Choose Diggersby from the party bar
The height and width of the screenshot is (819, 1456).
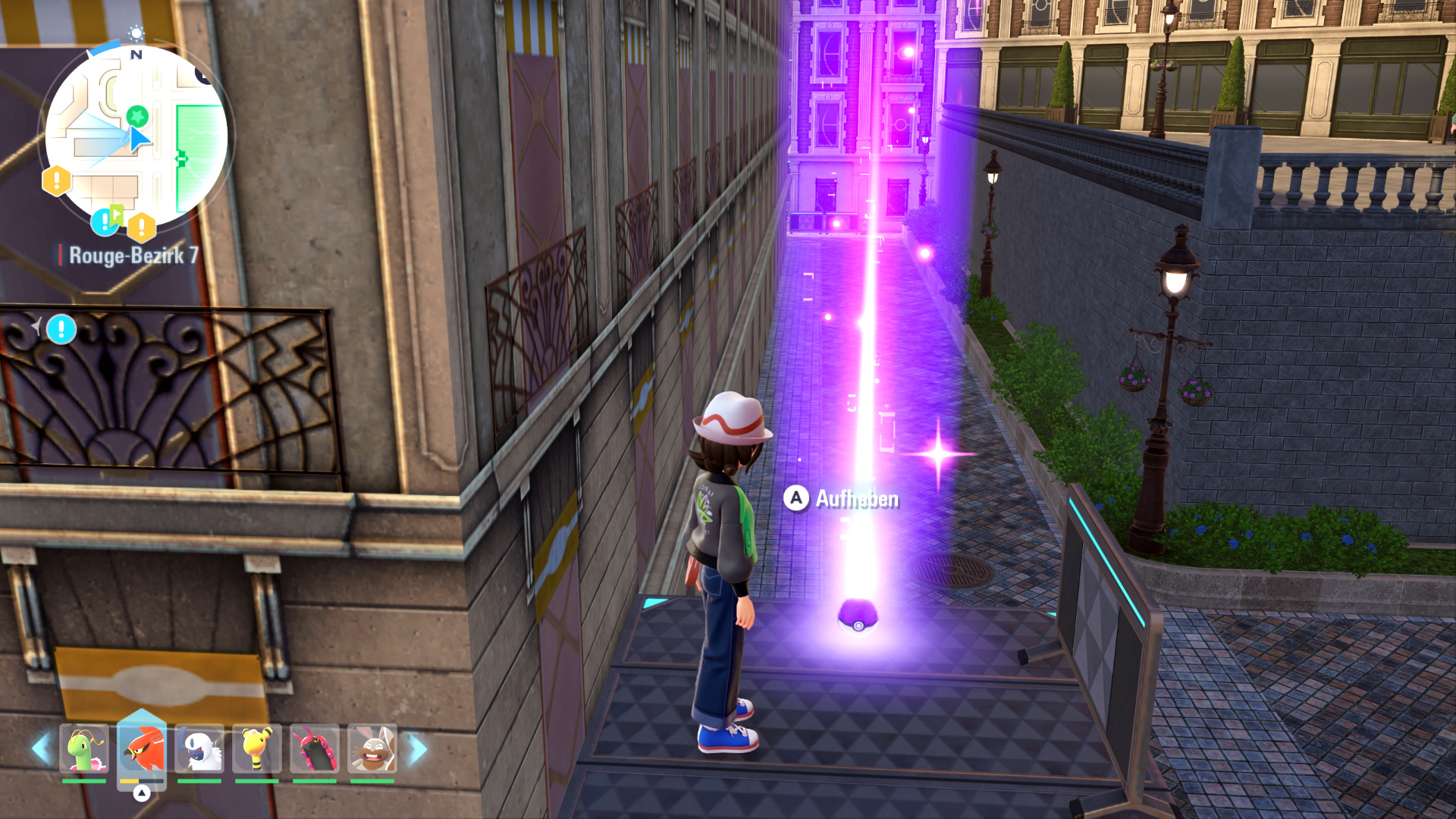click(x=372, y=748)
